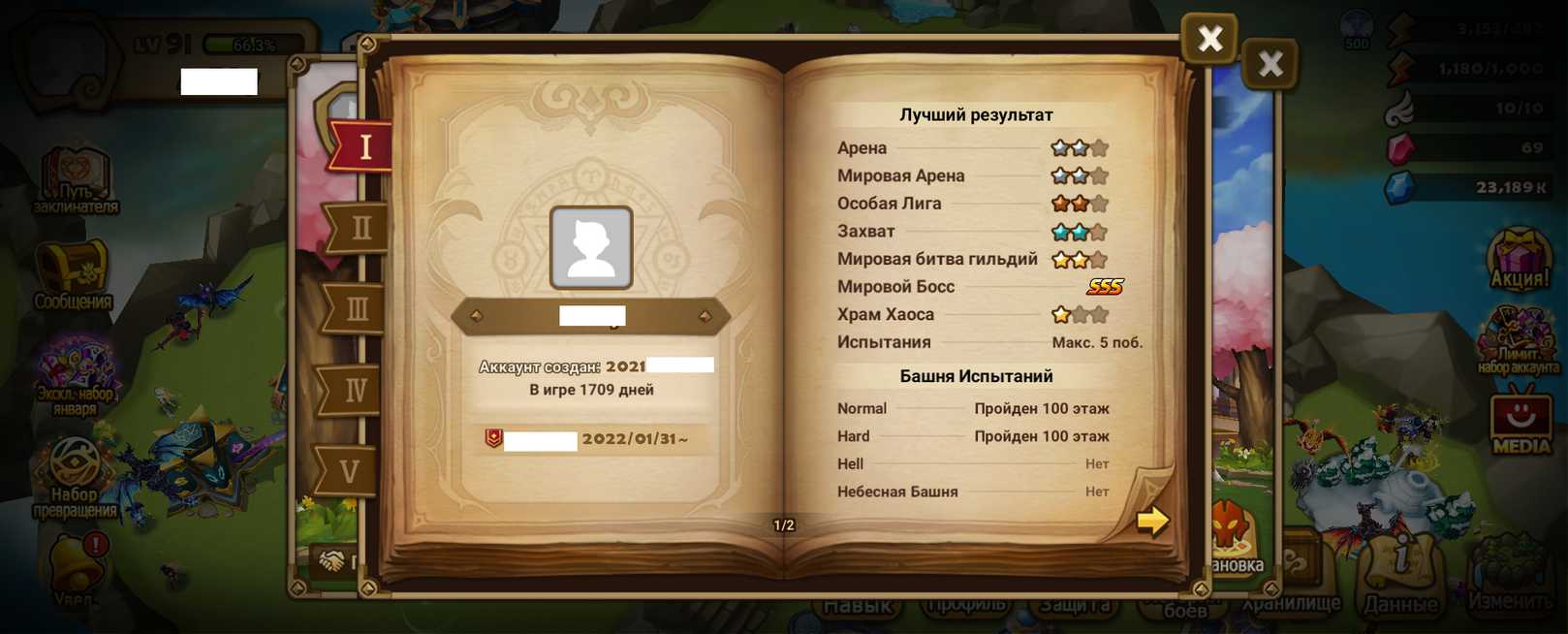The image size is (1568, 634).
Task: Click the grey profile avatar picture
Action: [591, 247]
